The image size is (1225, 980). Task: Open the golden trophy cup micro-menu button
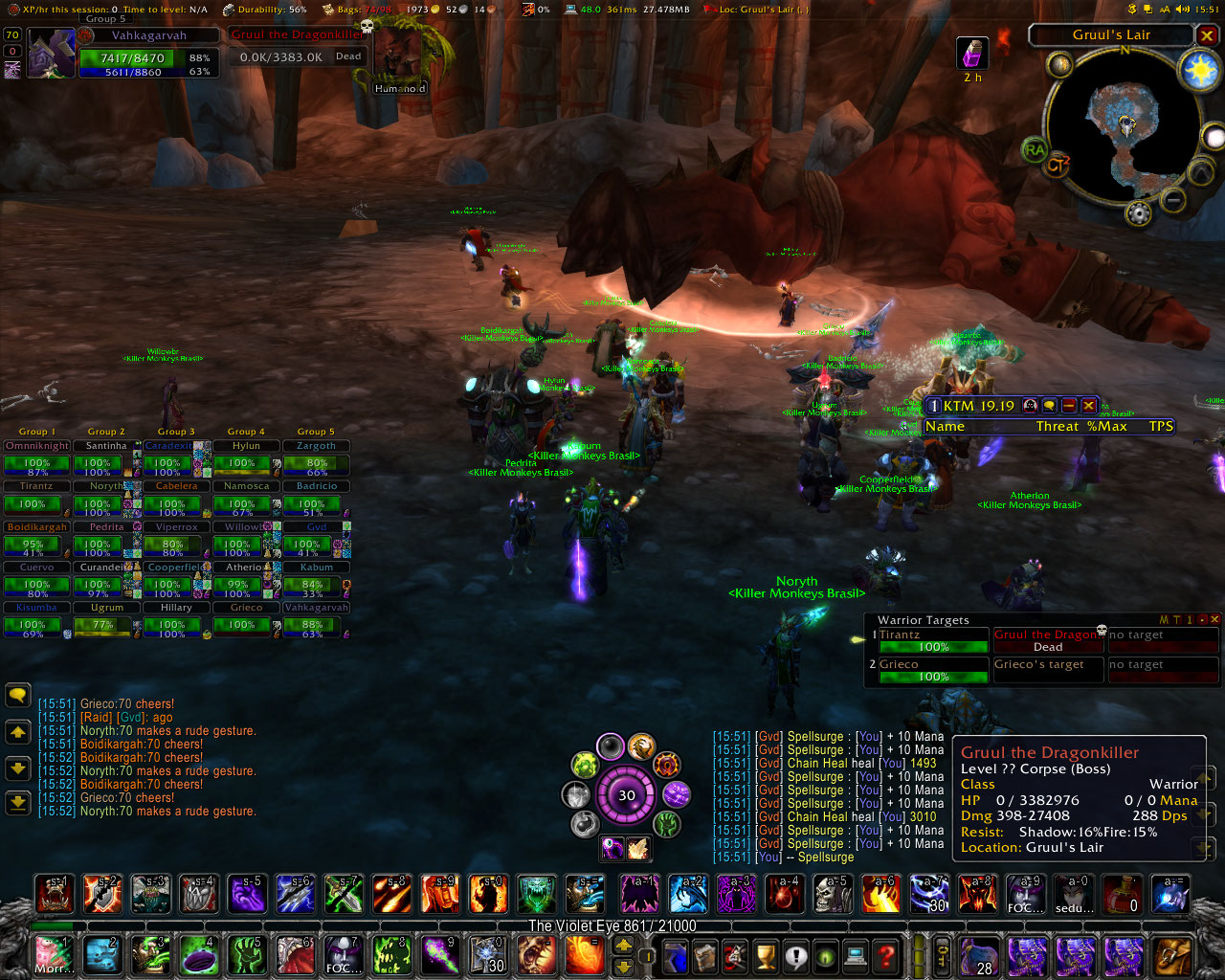[766, 955]
